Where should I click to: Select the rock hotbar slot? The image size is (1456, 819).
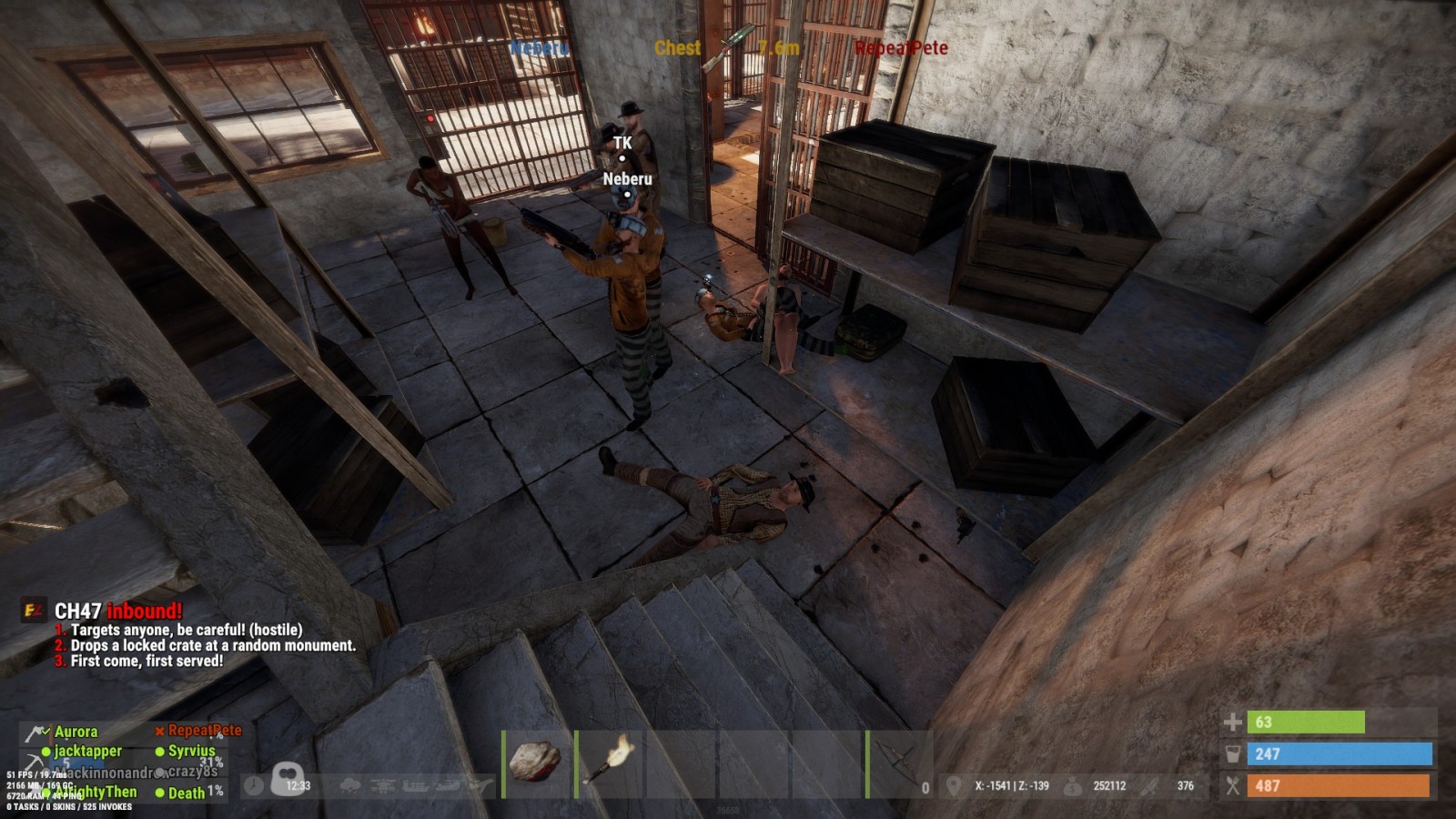pos(537,763)
